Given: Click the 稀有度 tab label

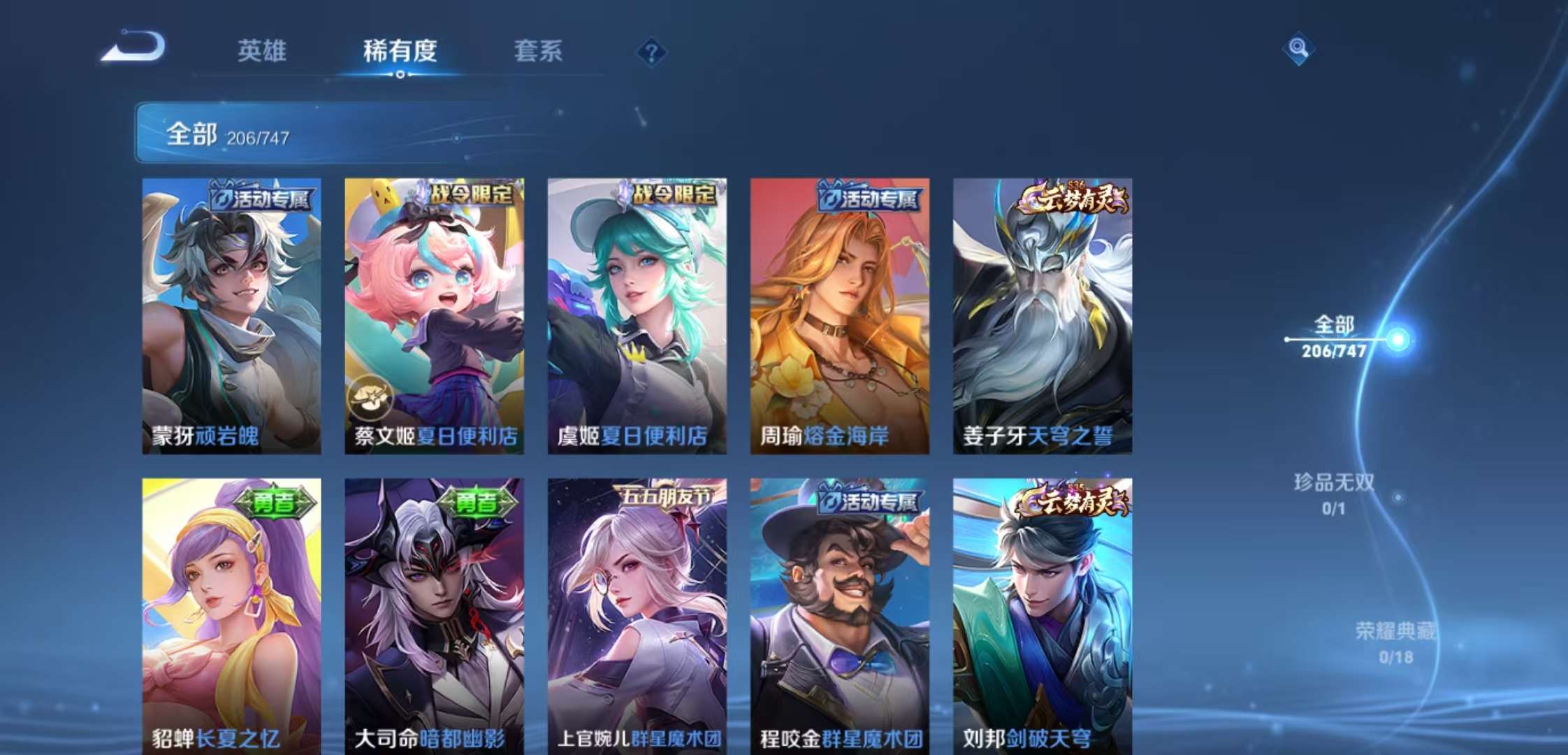Looking at the screenshot, I should pyautogui.click(x=398, y=50).
